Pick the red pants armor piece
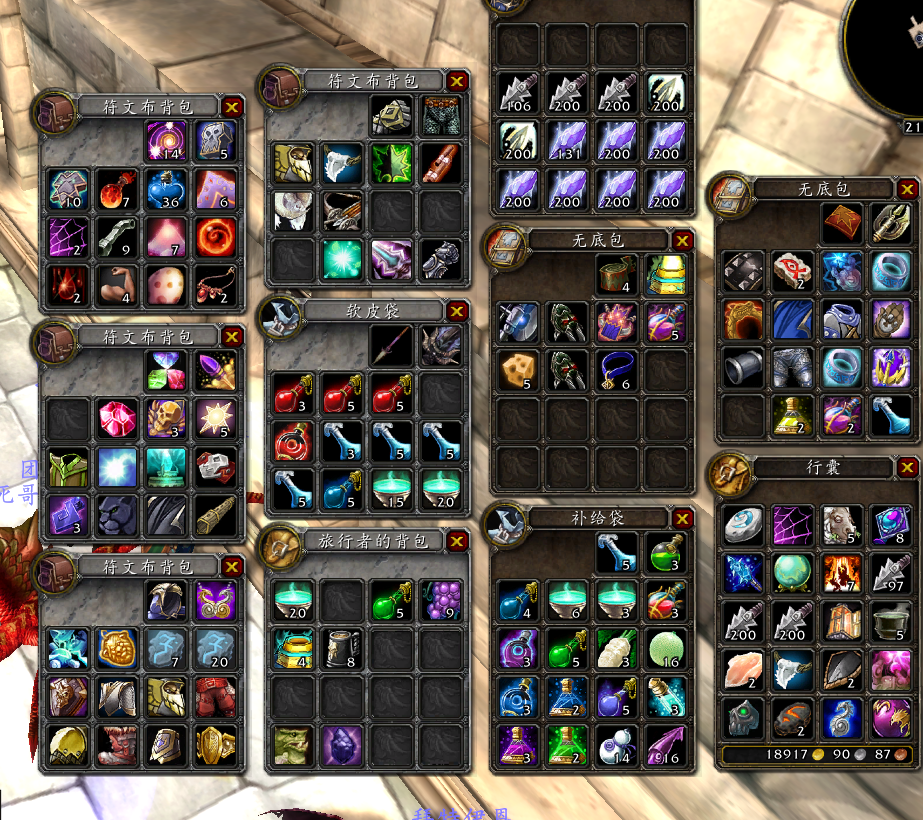 [214, 697]
